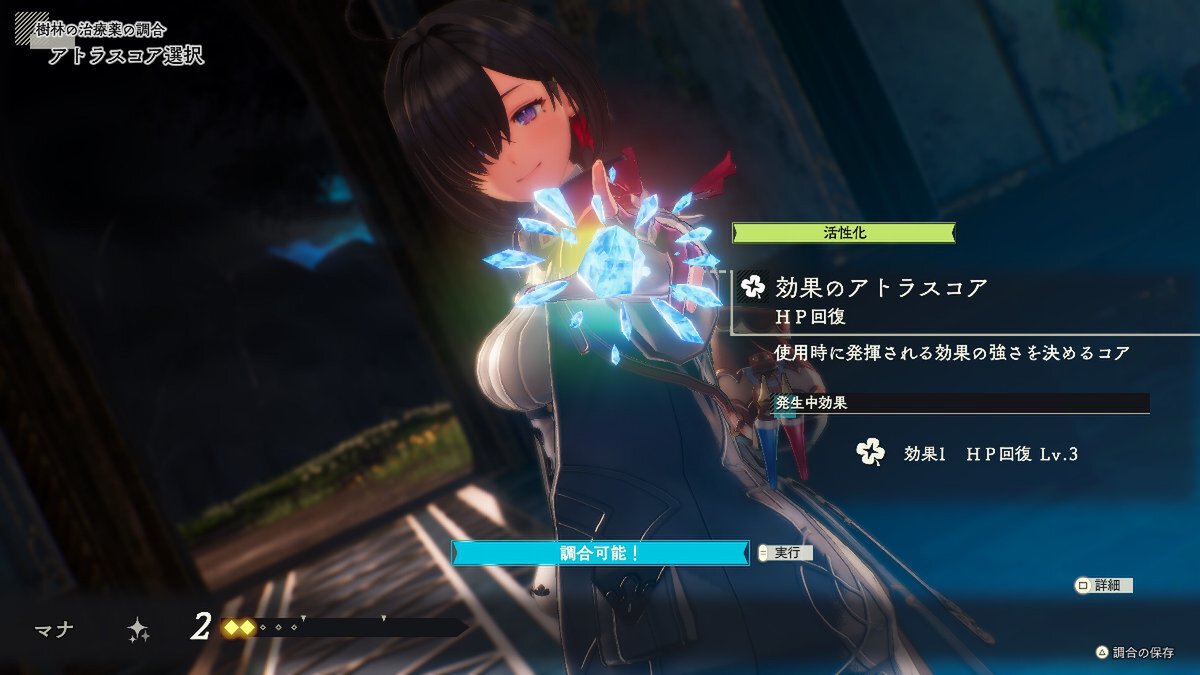Select the 効果1 HP回復 Lv.3 effect row
Viewport: 1200px width, 675px height.
(990, 453)
